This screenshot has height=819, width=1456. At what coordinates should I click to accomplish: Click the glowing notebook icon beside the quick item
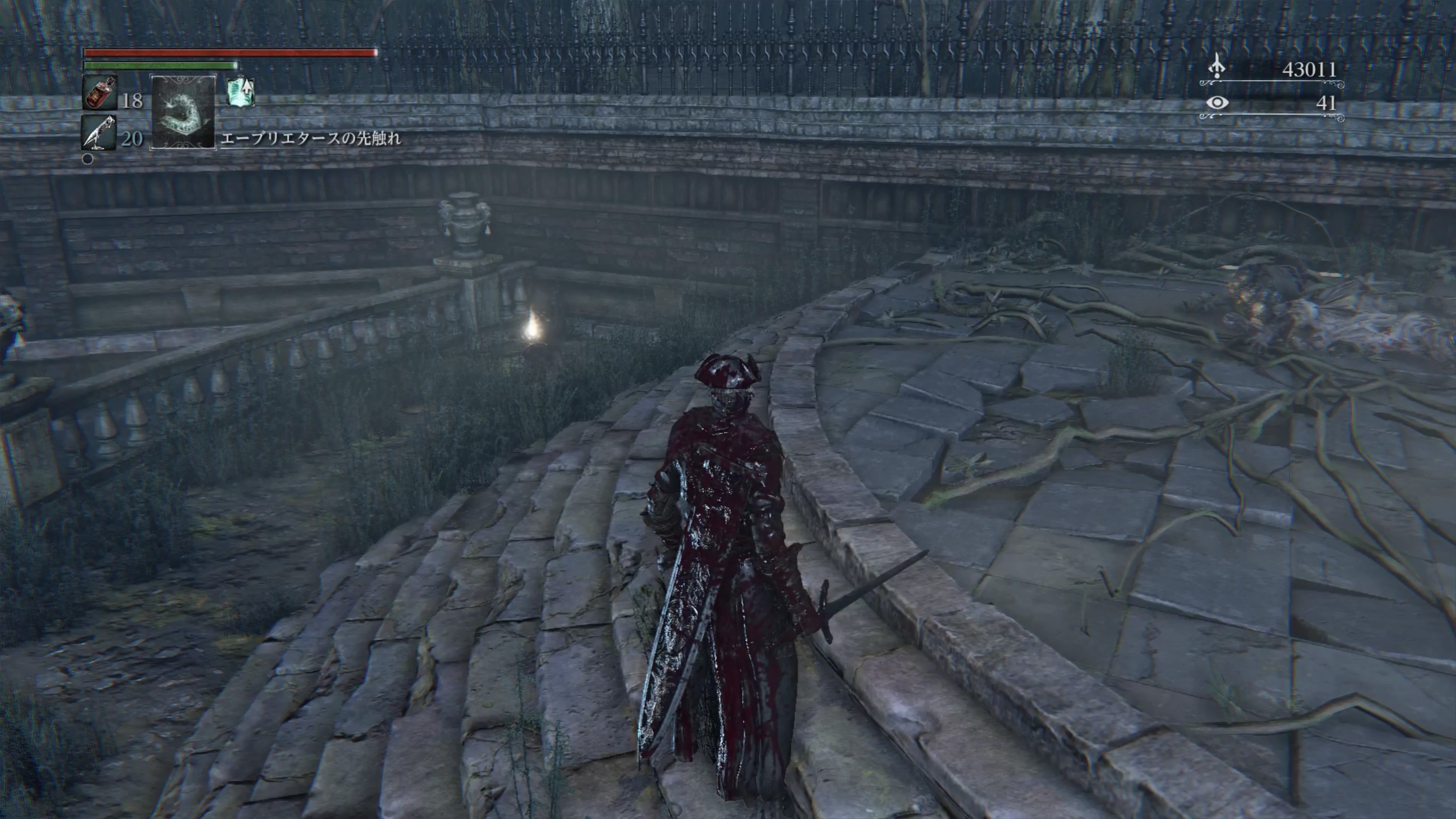point(241,92)
